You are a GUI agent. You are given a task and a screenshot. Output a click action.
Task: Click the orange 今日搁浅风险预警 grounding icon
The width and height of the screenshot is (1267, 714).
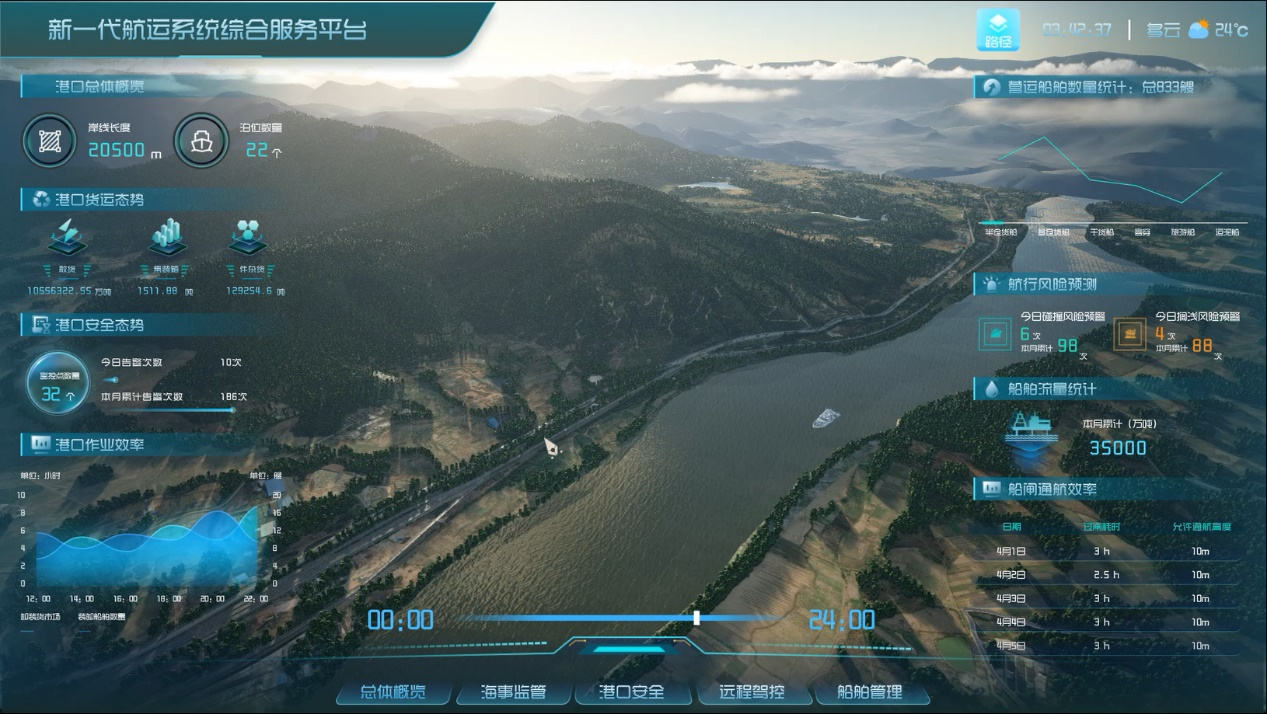1131,334
